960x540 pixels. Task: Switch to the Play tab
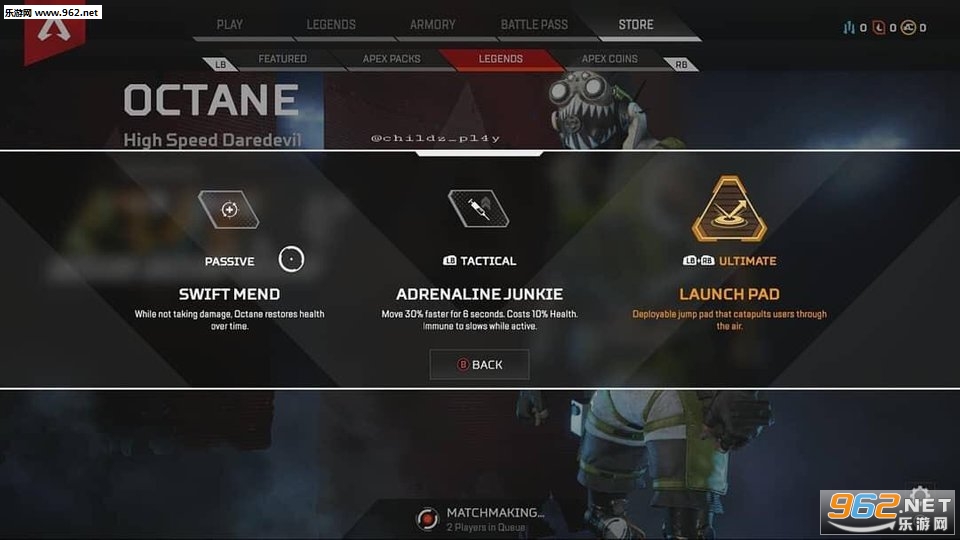229,24
